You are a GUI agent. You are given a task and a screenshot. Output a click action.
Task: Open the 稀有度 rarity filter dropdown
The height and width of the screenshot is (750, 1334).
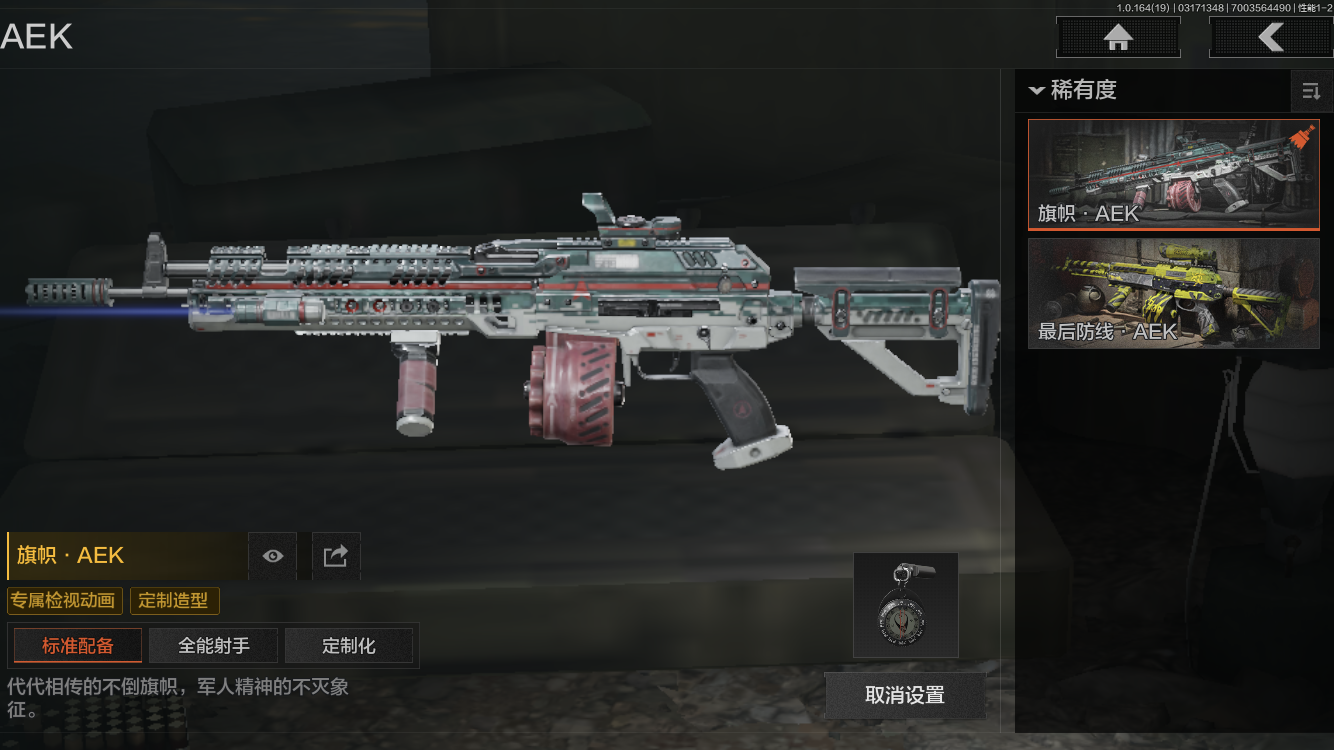click(1073, 90)
